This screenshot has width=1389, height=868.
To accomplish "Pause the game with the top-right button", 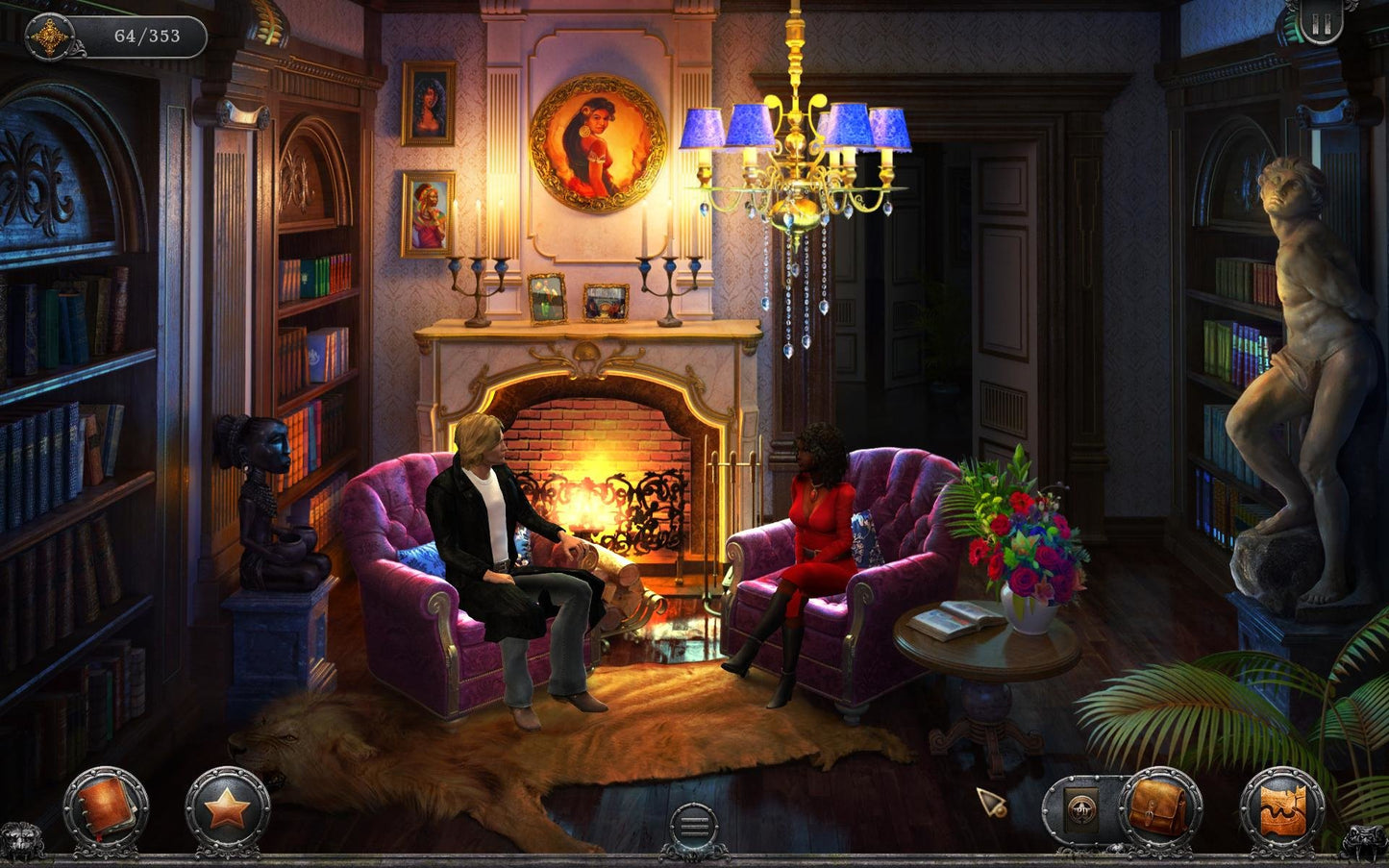I will click(1321, 24).
